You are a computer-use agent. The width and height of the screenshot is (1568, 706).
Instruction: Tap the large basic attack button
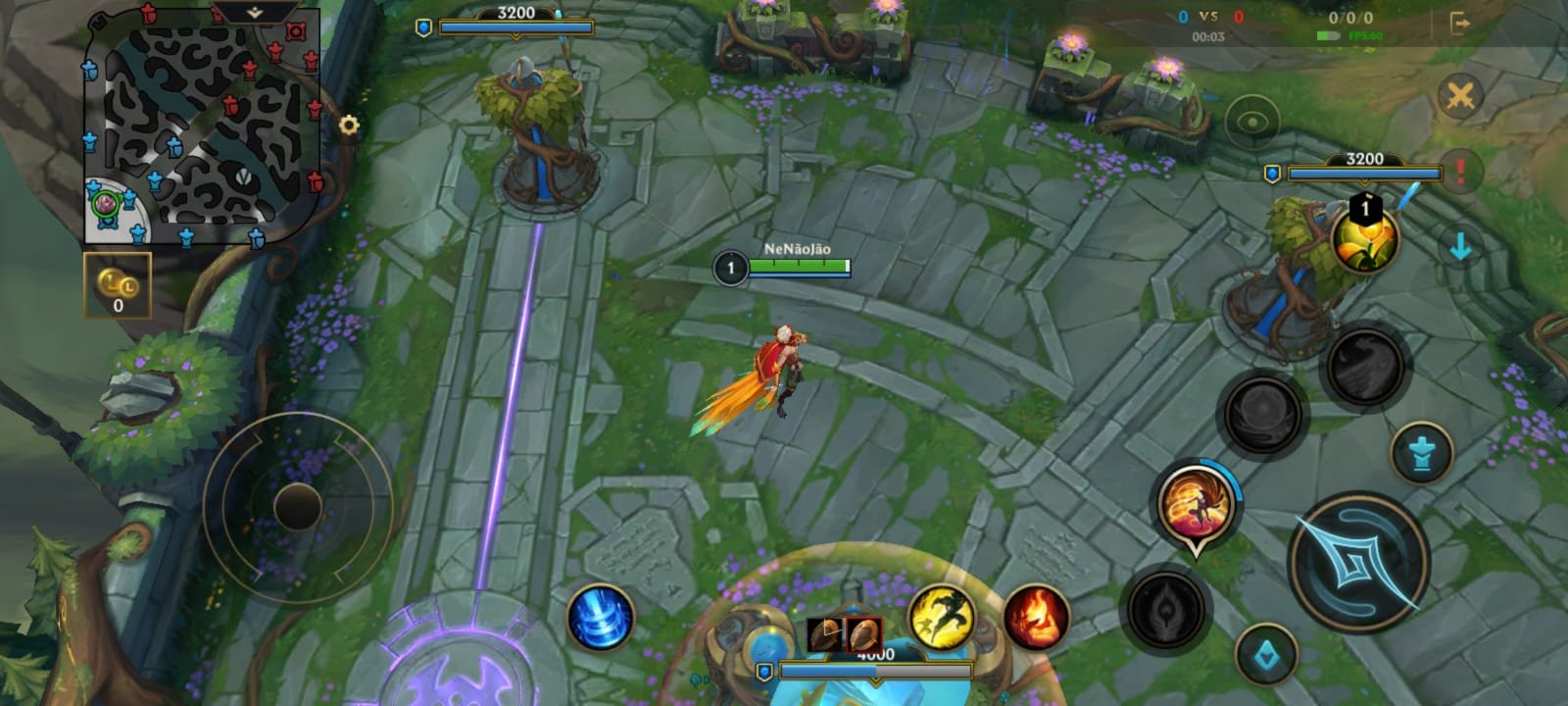(x=1357, y=563)
